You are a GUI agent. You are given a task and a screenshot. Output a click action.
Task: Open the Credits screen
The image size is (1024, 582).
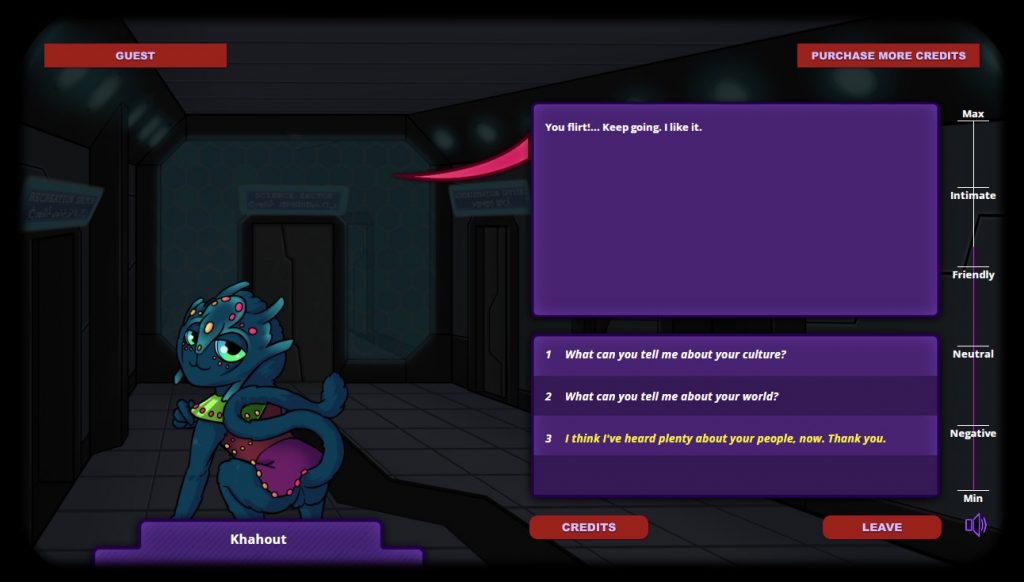point(588,527)
